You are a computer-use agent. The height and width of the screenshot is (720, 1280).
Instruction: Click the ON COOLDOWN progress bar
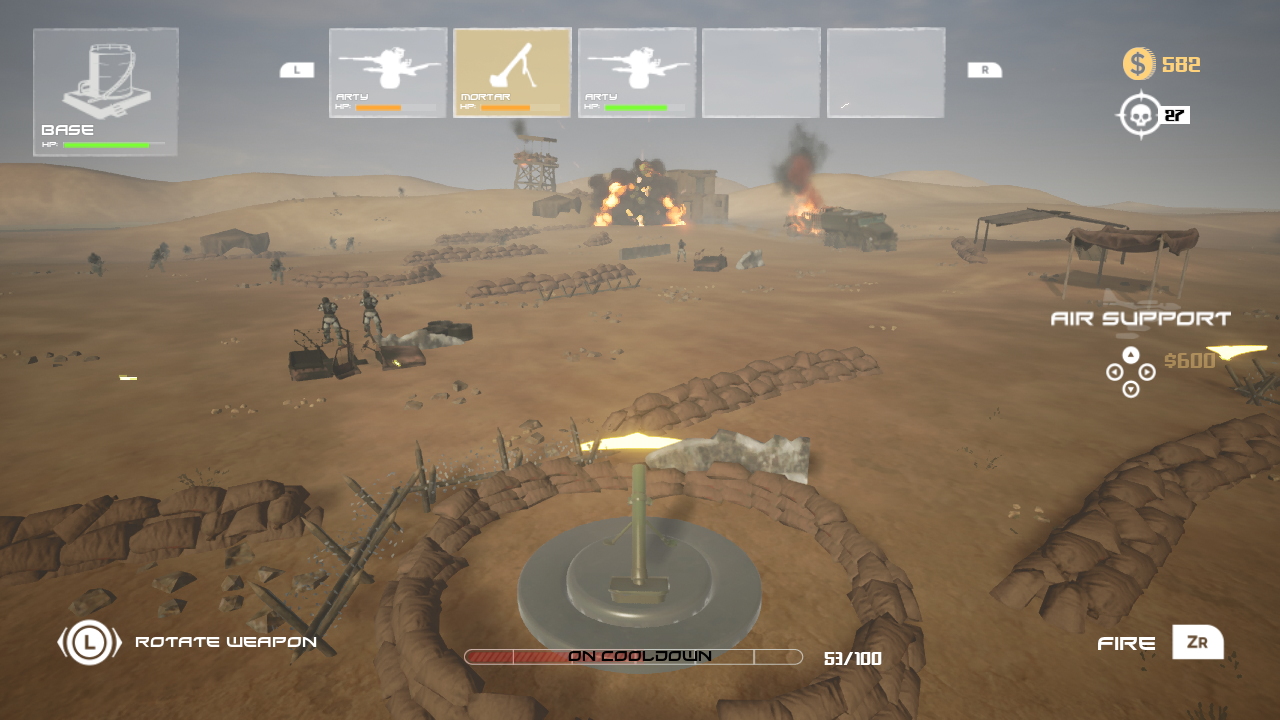[633, 656]
